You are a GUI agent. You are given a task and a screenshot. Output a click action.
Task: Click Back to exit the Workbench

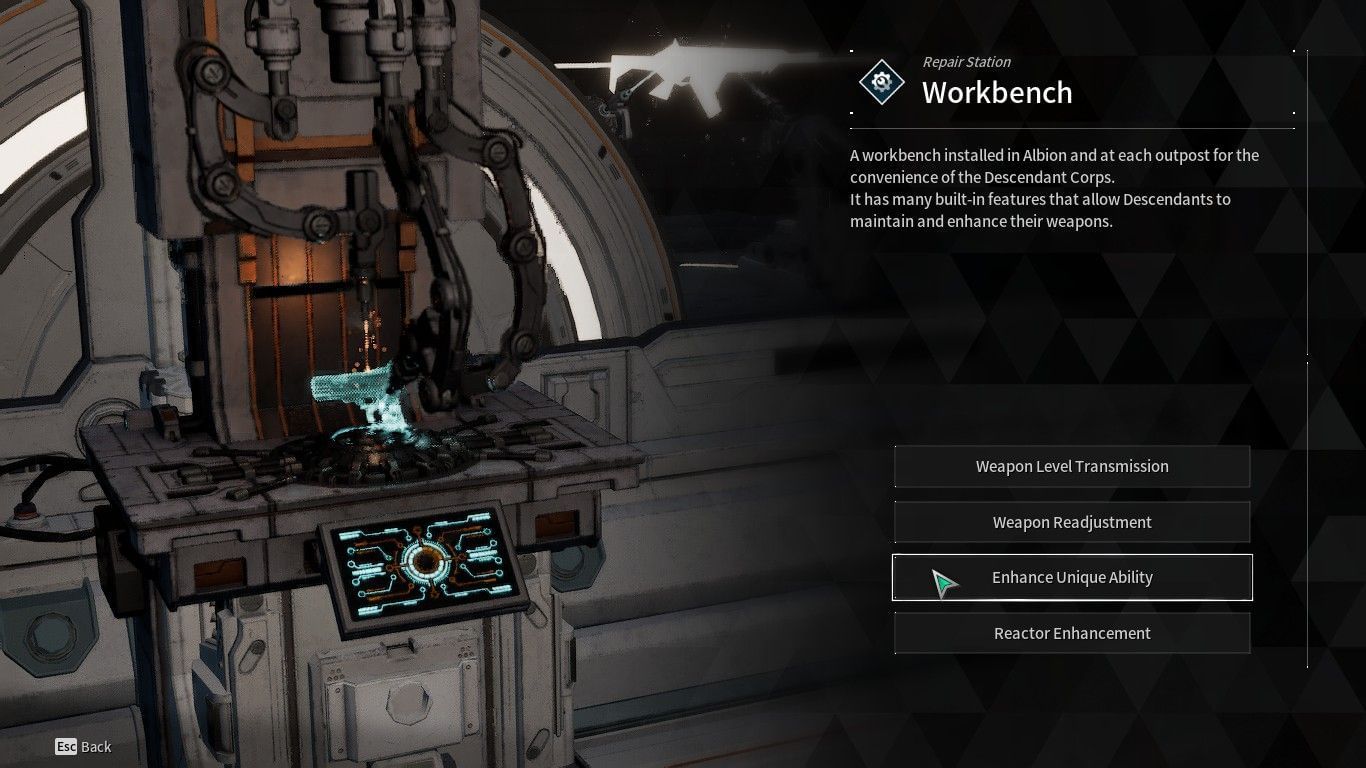coord(92,746)
